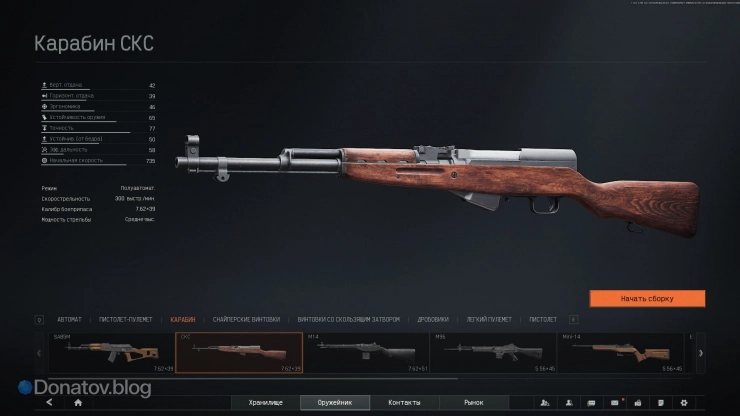This screenshot has height=416, width=740.
Task: Select the Карабин category tab
Action: [183, 320]
